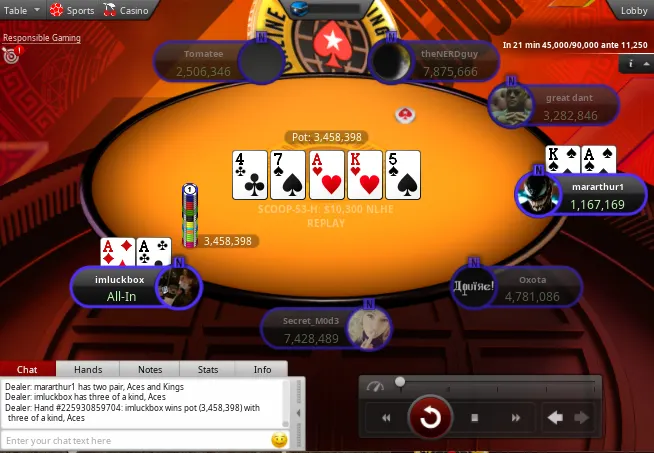Screen dimensions: 654x453
Task: Click the replay speed slider handle
Action: pos(400,382)
